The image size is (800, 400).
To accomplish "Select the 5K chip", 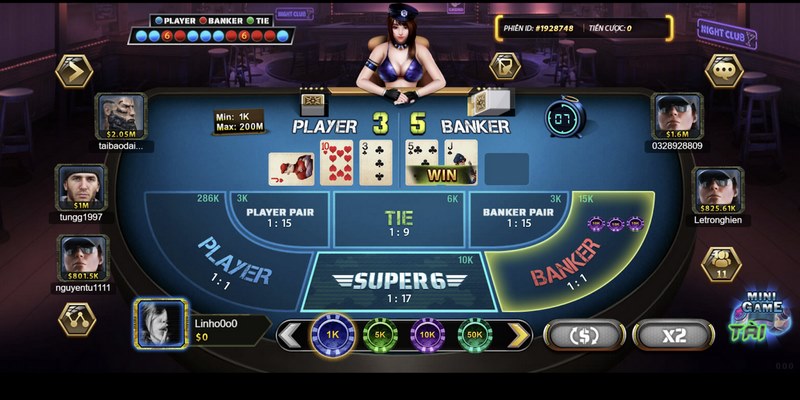I will click(x=380, y=334).
